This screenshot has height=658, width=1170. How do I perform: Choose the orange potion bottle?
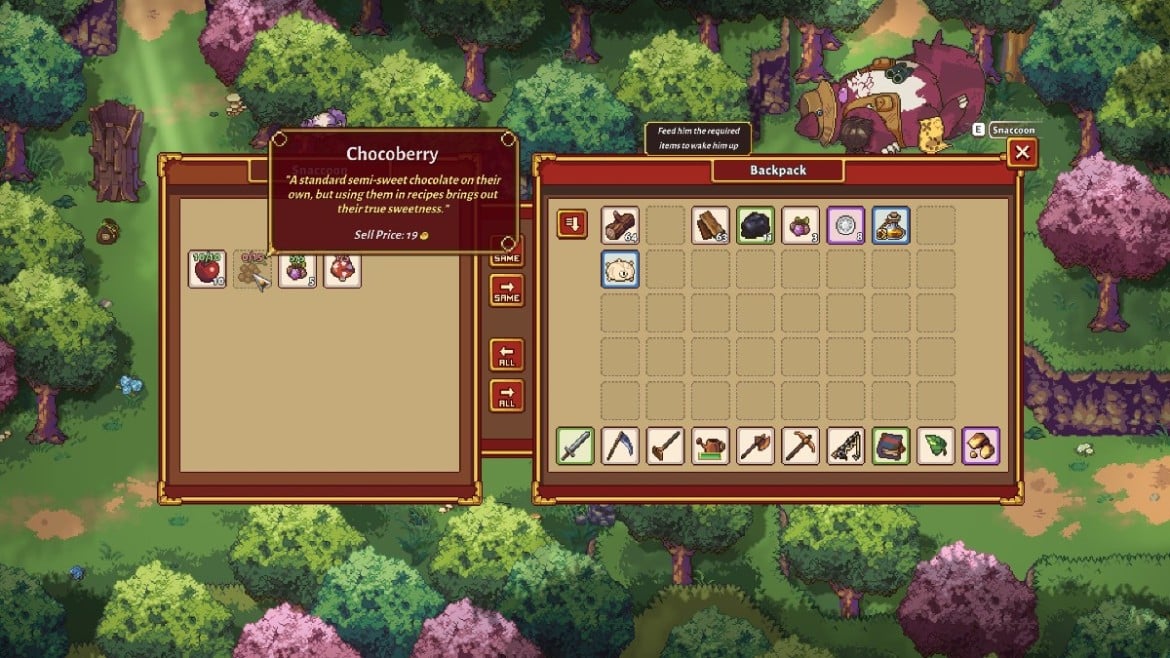coord(890,225)
